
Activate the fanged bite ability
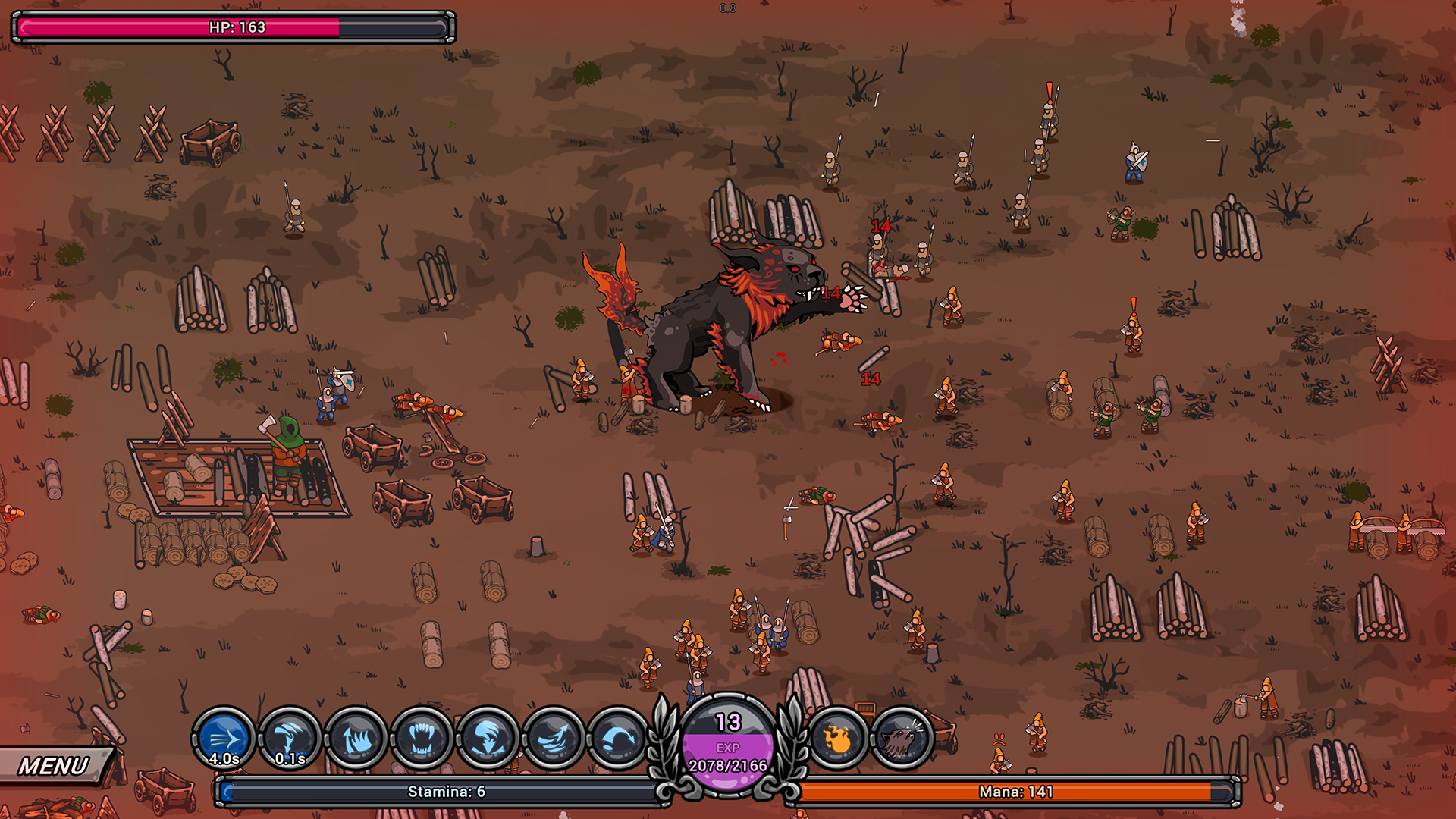pos(422,739)
